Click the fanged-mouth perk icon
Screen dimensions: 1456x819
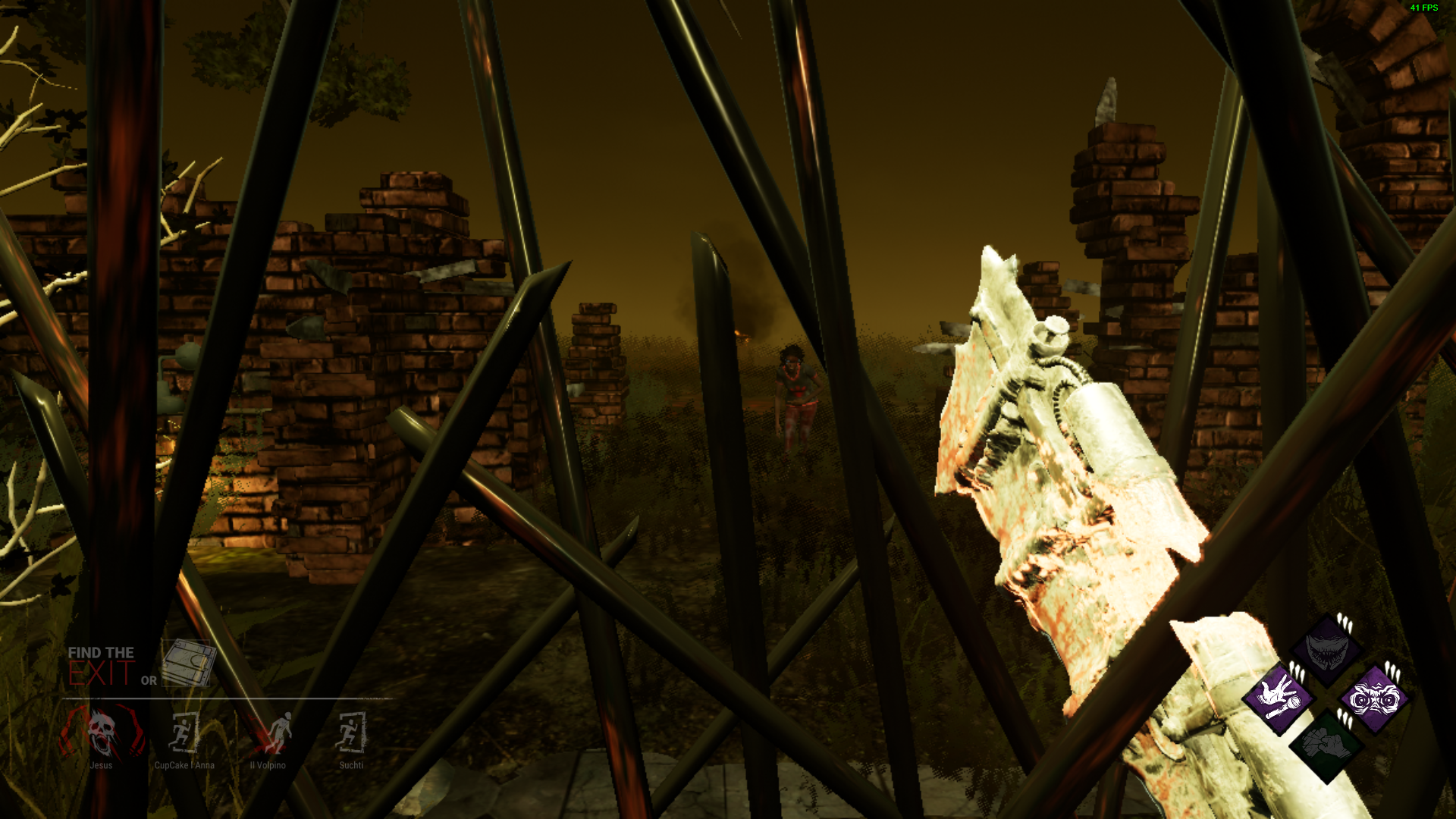click(x=1326, y=652)
